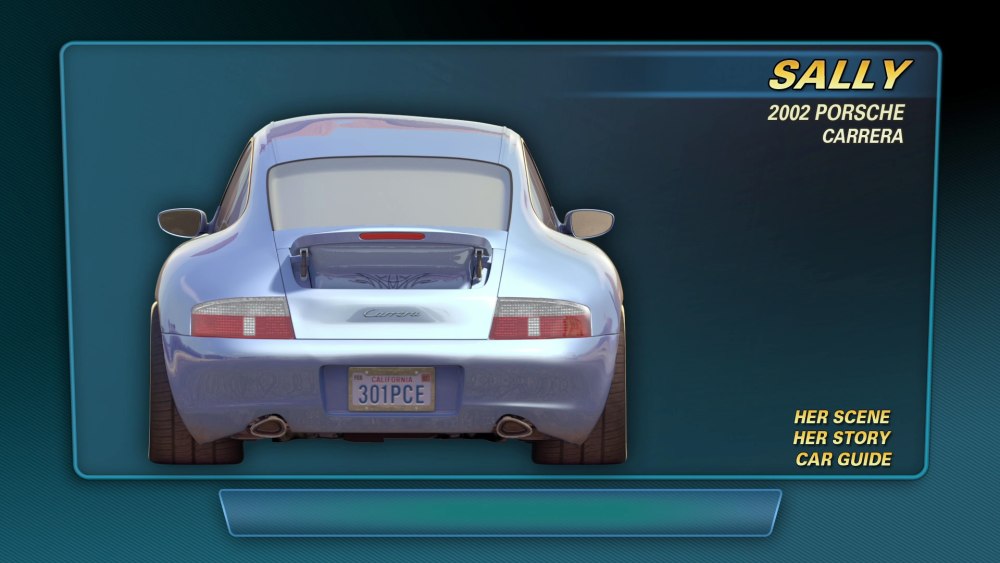The image size is (1000, 563).
Task: Open the Her Scene option
Action: coord(841,417)
